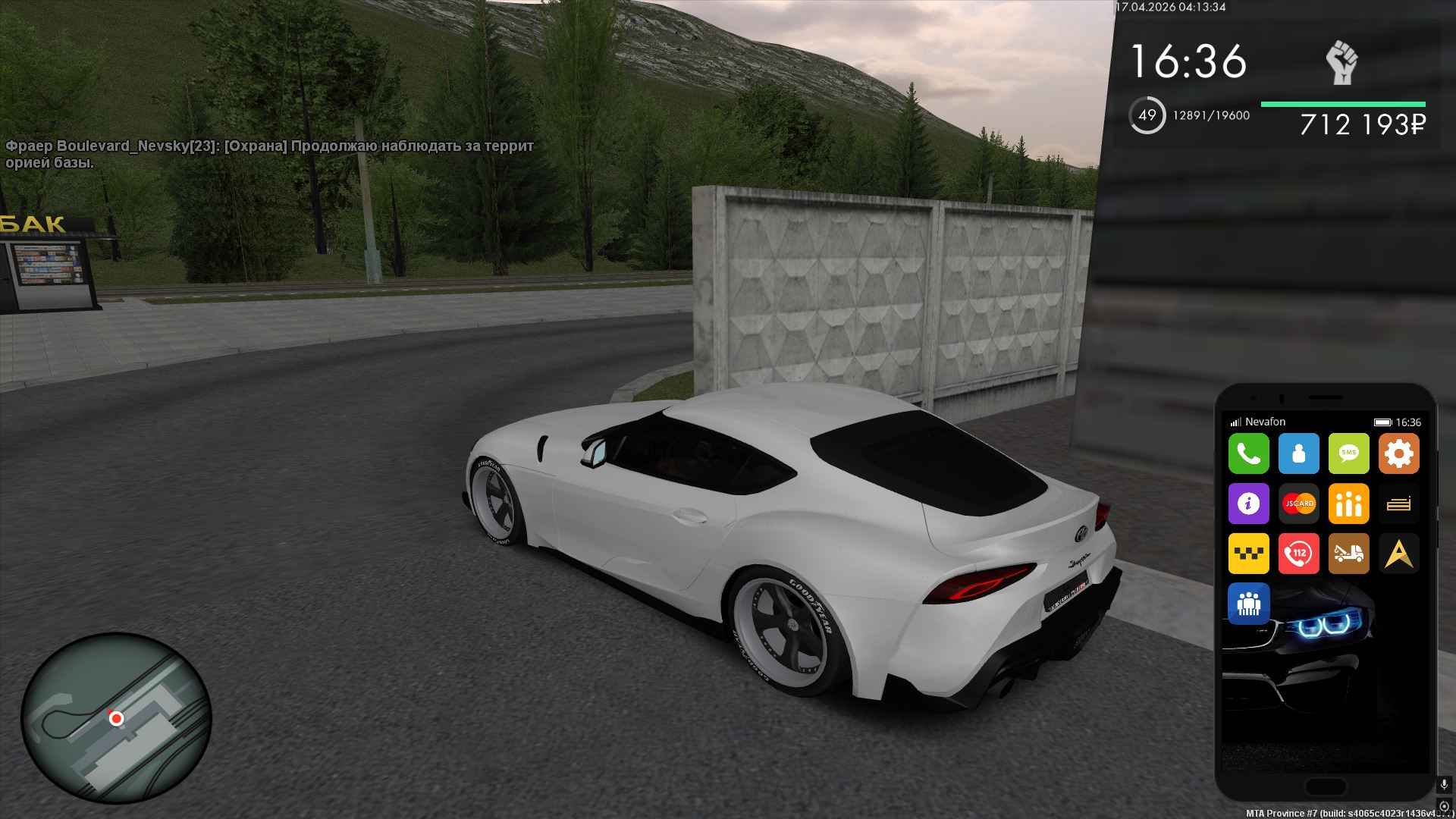
Task: Open the JSCARD bank card app
Action: point(1298,504)
